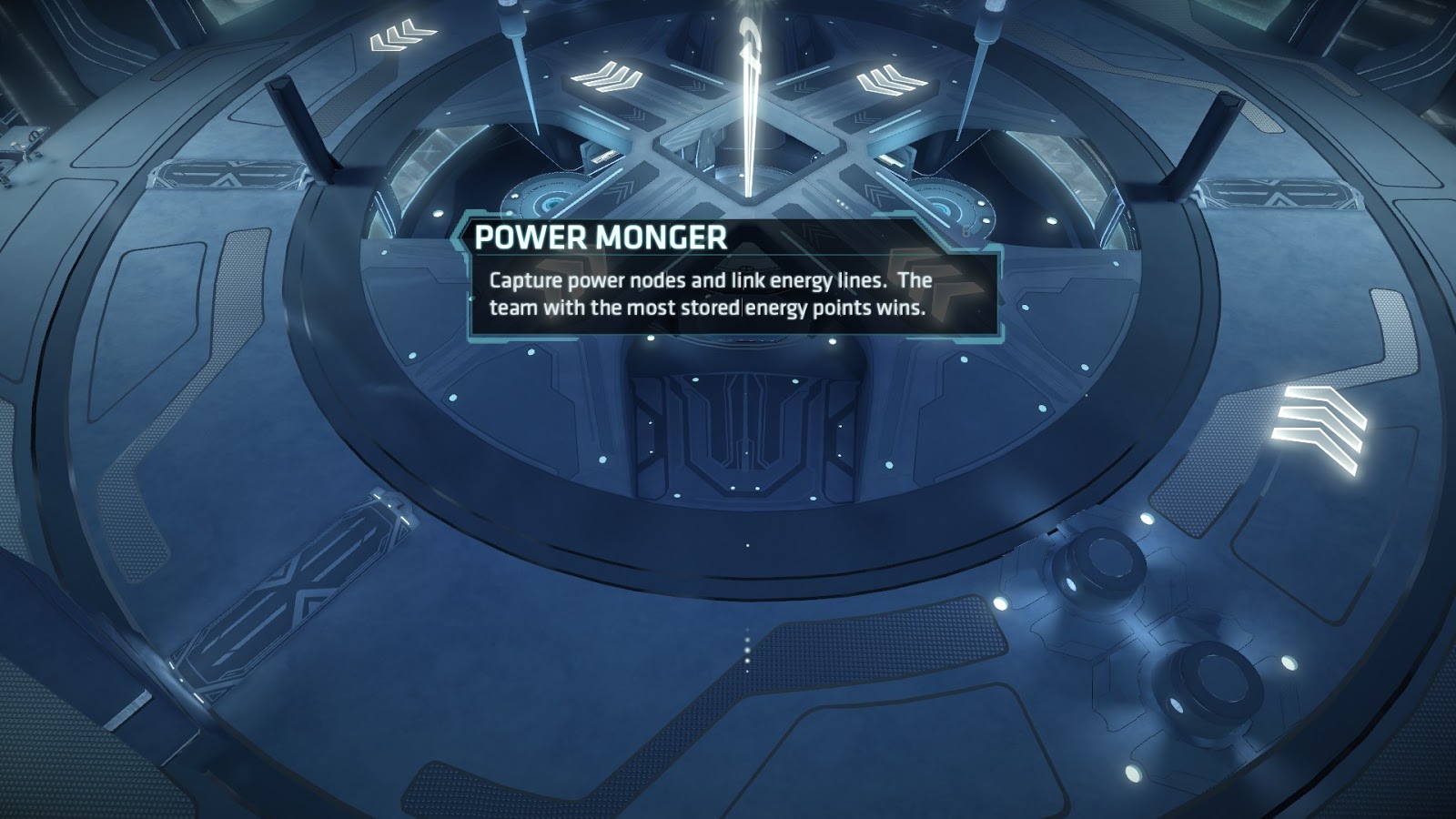Collapse the game mode description box

point(728,293)
